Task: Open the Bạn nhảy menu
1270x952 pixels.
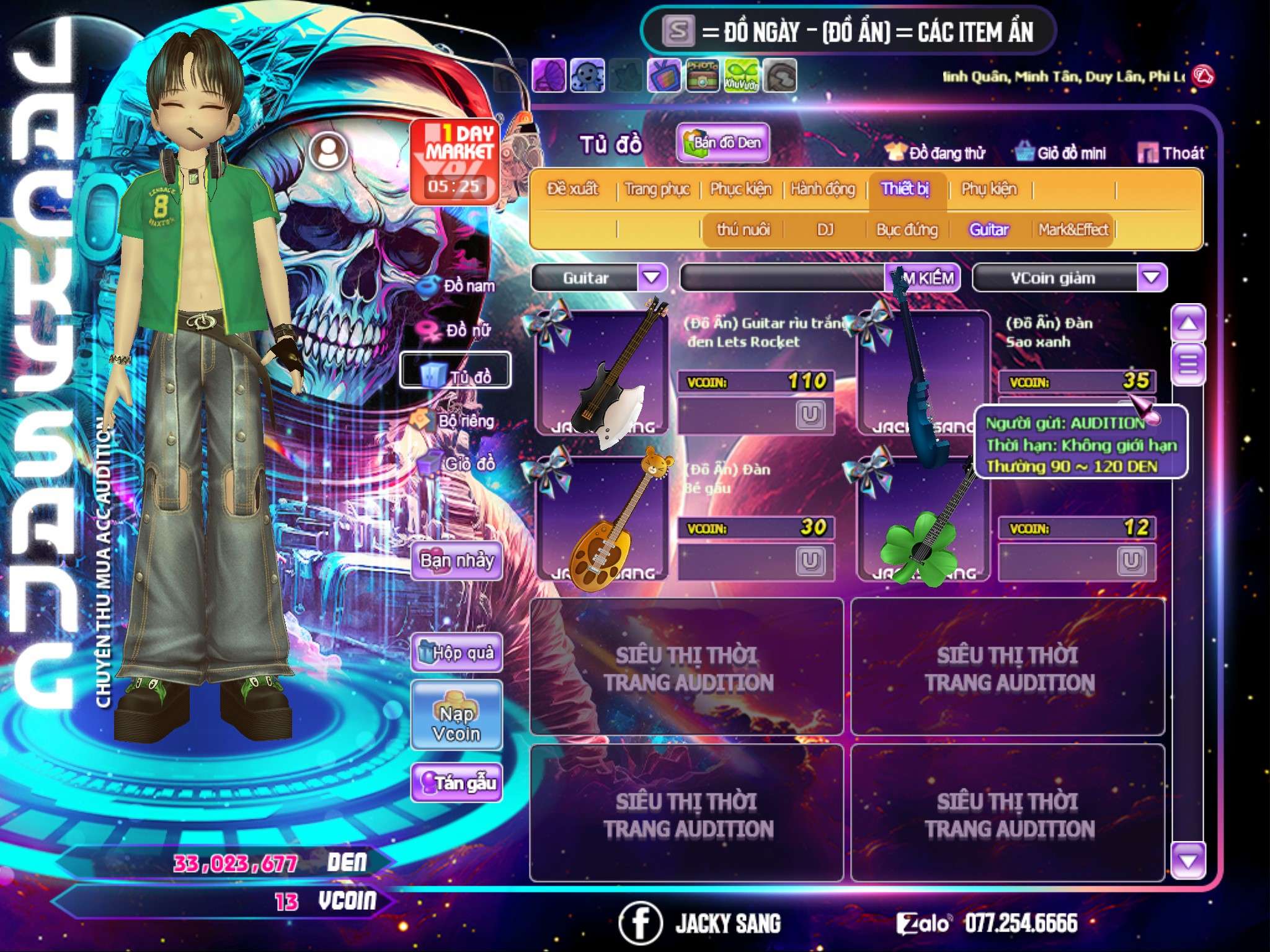Action: click(x=457, y=562)
